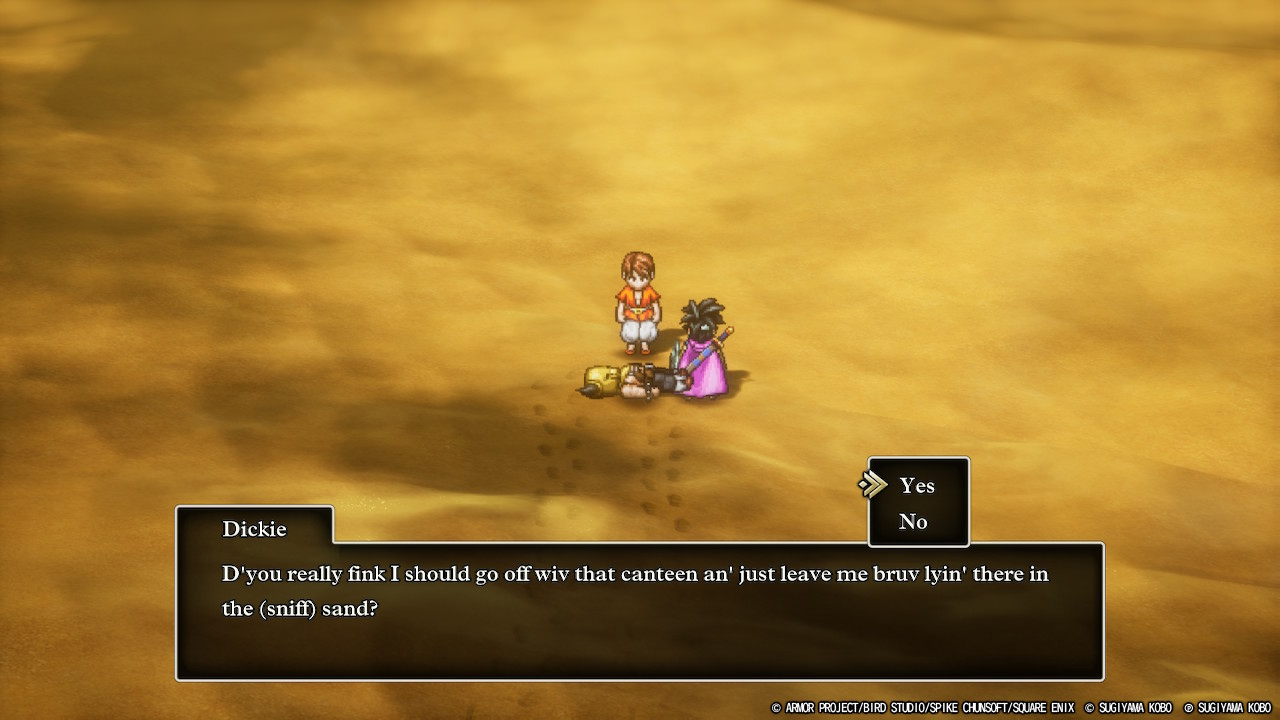Choose the Yes reply option

point(917,486)
